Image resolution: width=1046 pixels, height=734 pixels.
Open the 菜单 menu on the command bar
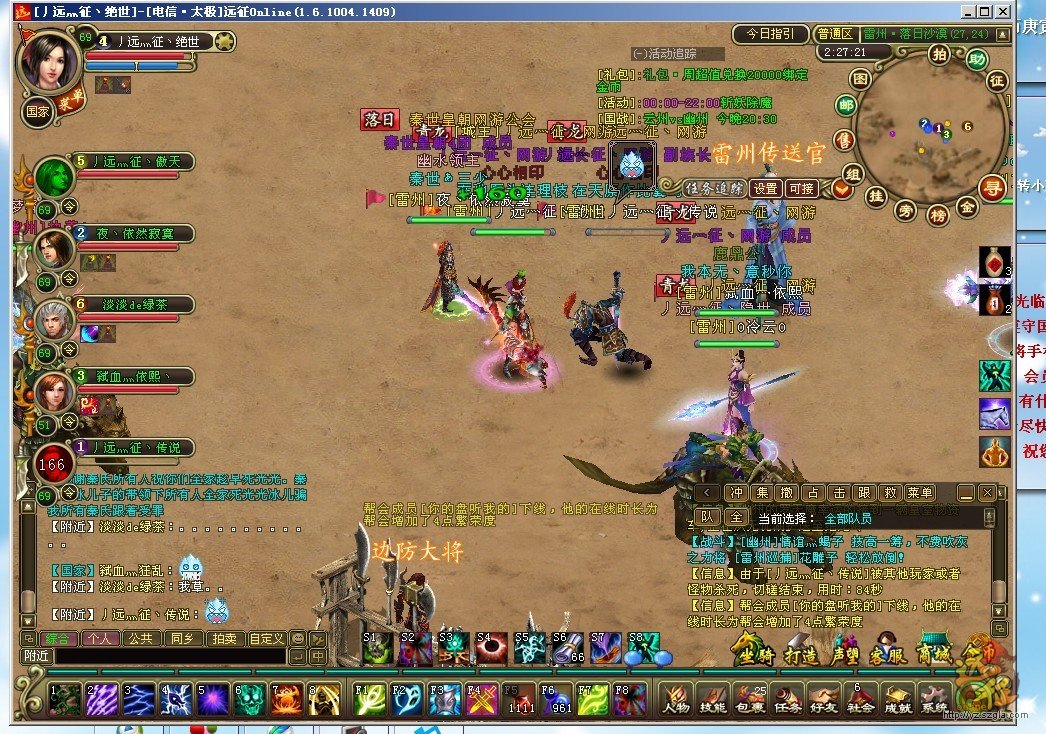point(920,493)
